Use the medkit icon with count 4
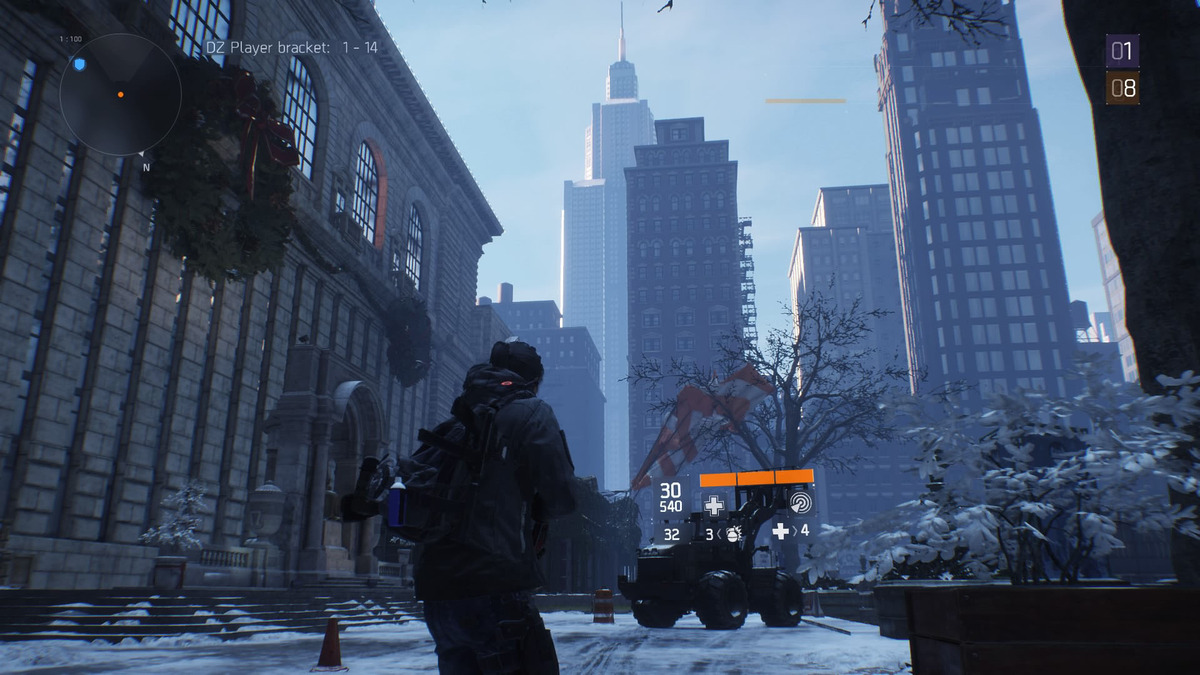 click(781, 531)
